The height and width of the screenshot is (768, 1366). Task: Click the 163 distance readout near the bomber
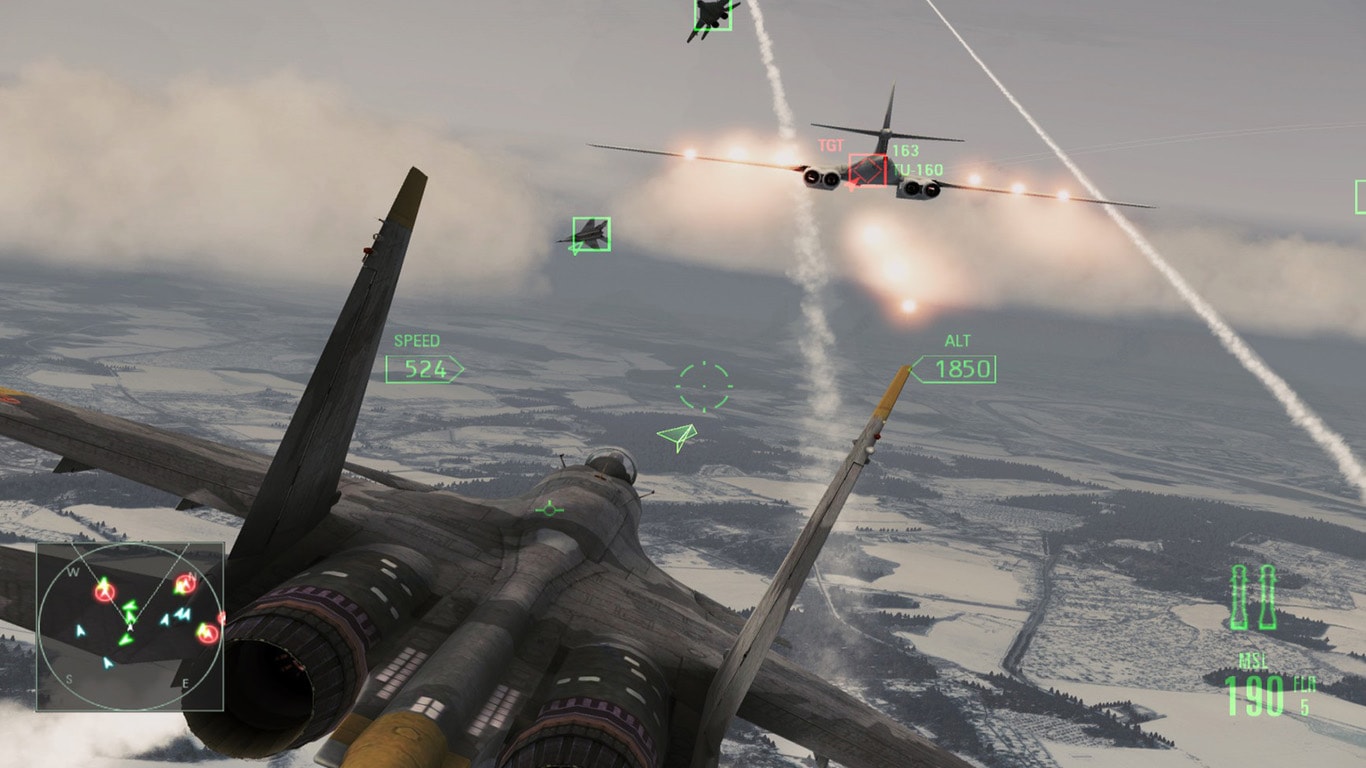click(904, 150)
